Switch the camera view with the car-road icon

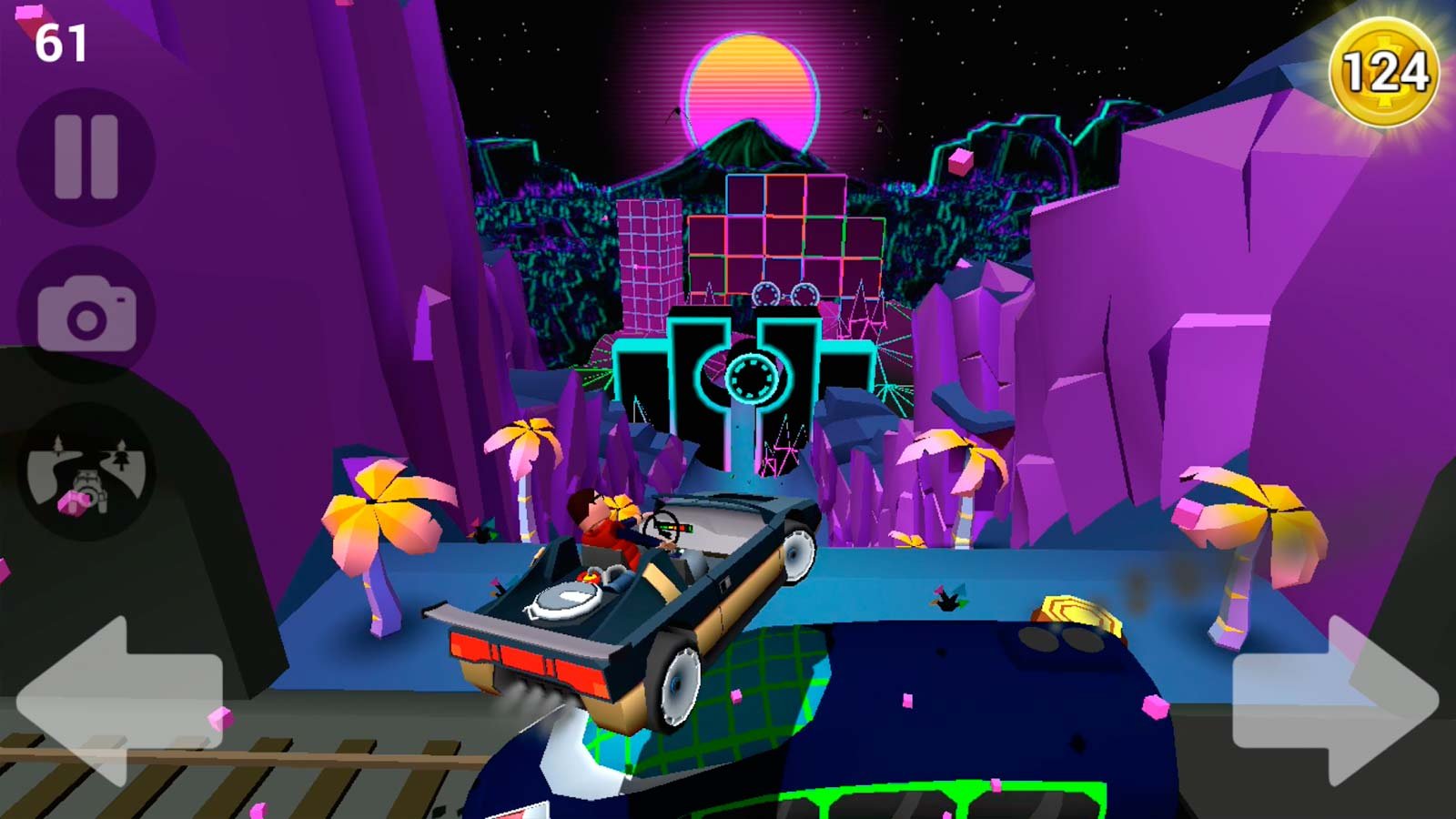tap(86, 471)
